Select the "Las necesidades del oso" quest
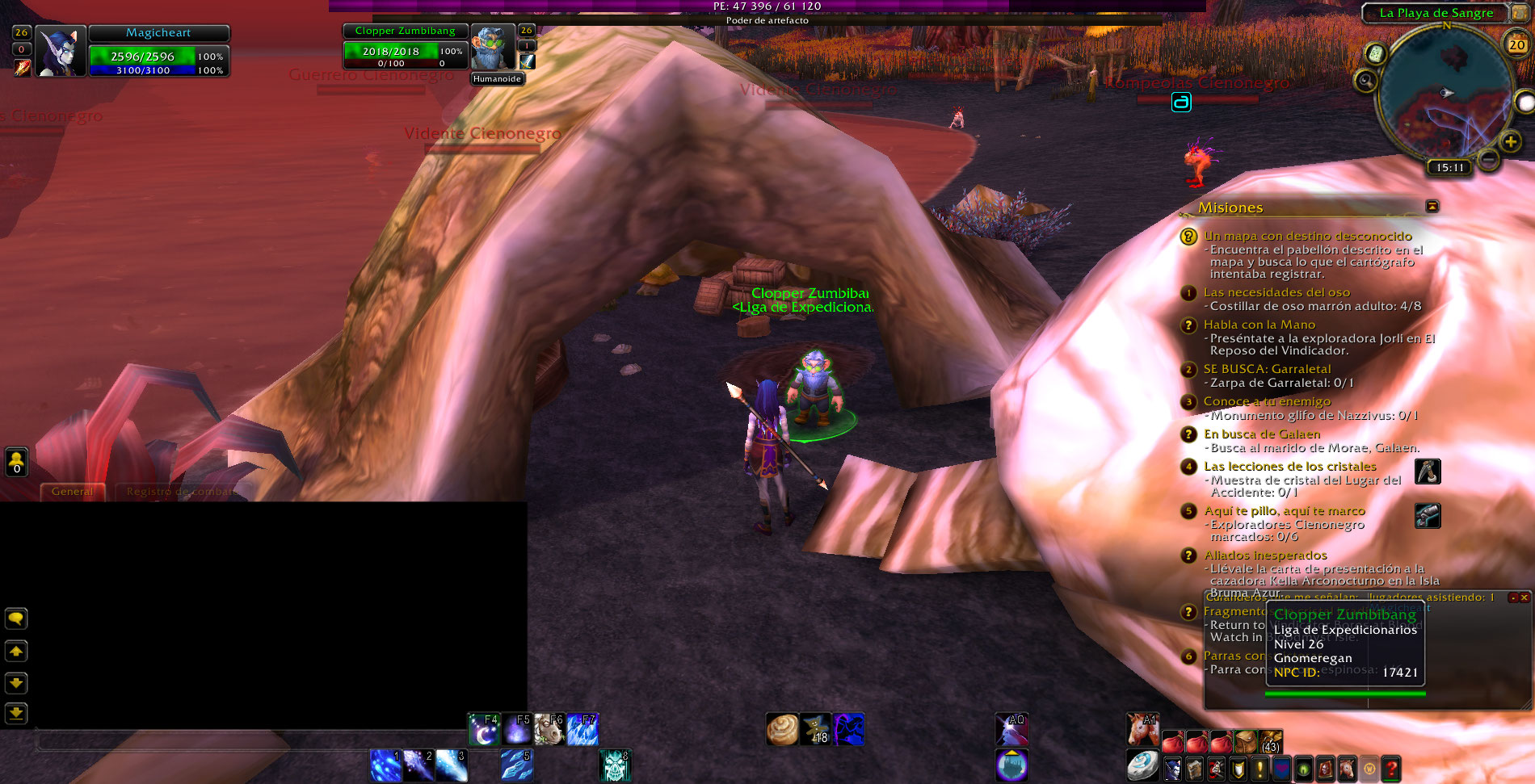 [x=1276, y=292]
